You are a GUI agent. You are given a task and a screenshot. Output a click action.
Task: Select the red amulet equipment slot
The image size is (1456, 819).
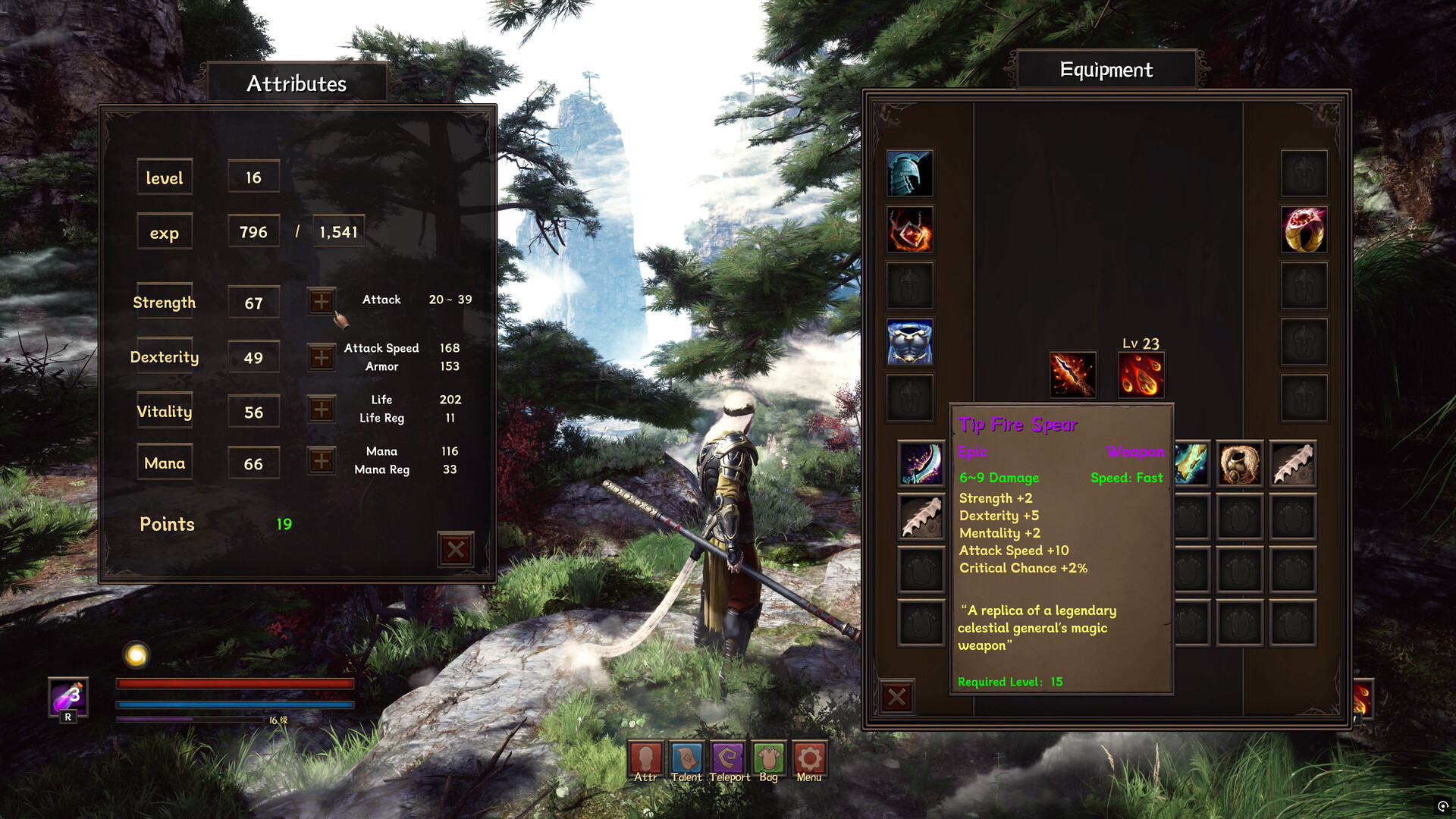click(910, 230)
